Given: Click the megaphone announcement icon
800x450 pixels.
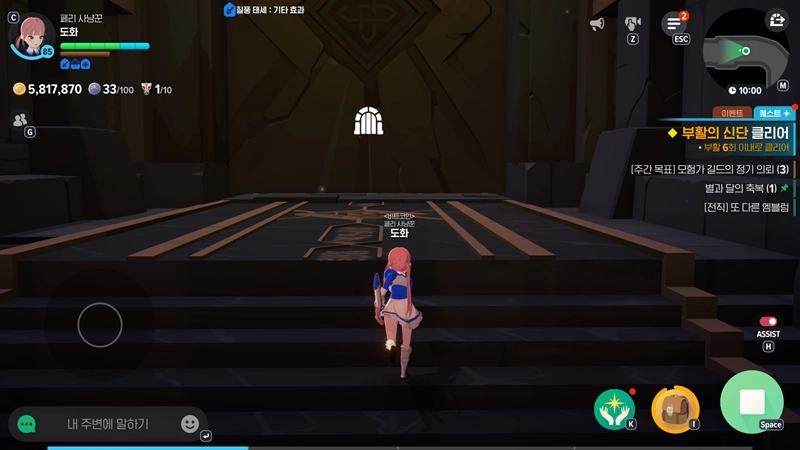Looking at the screenshot, I should click(597, 23).
